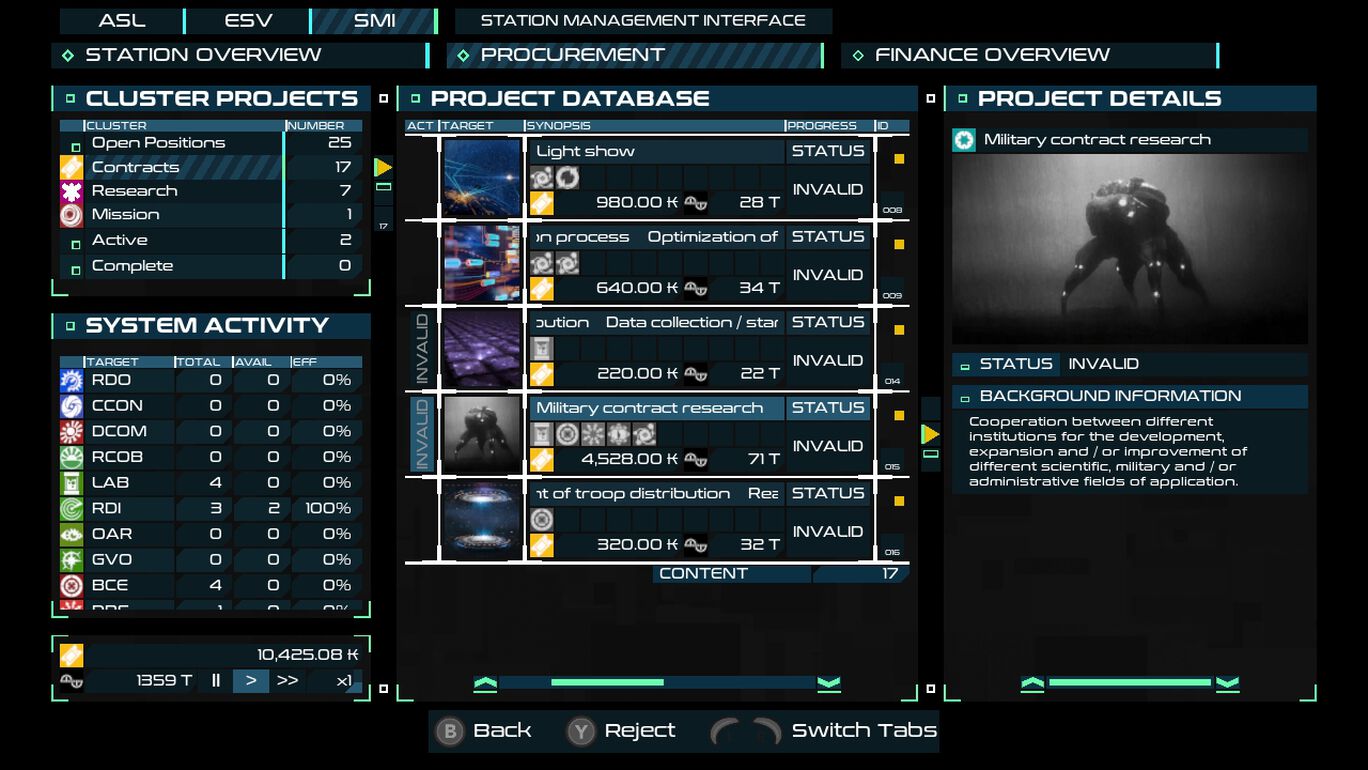Select the Open Positions cluster row
The height and width of the screenshot is (770, 1368).
click(180, 143)
